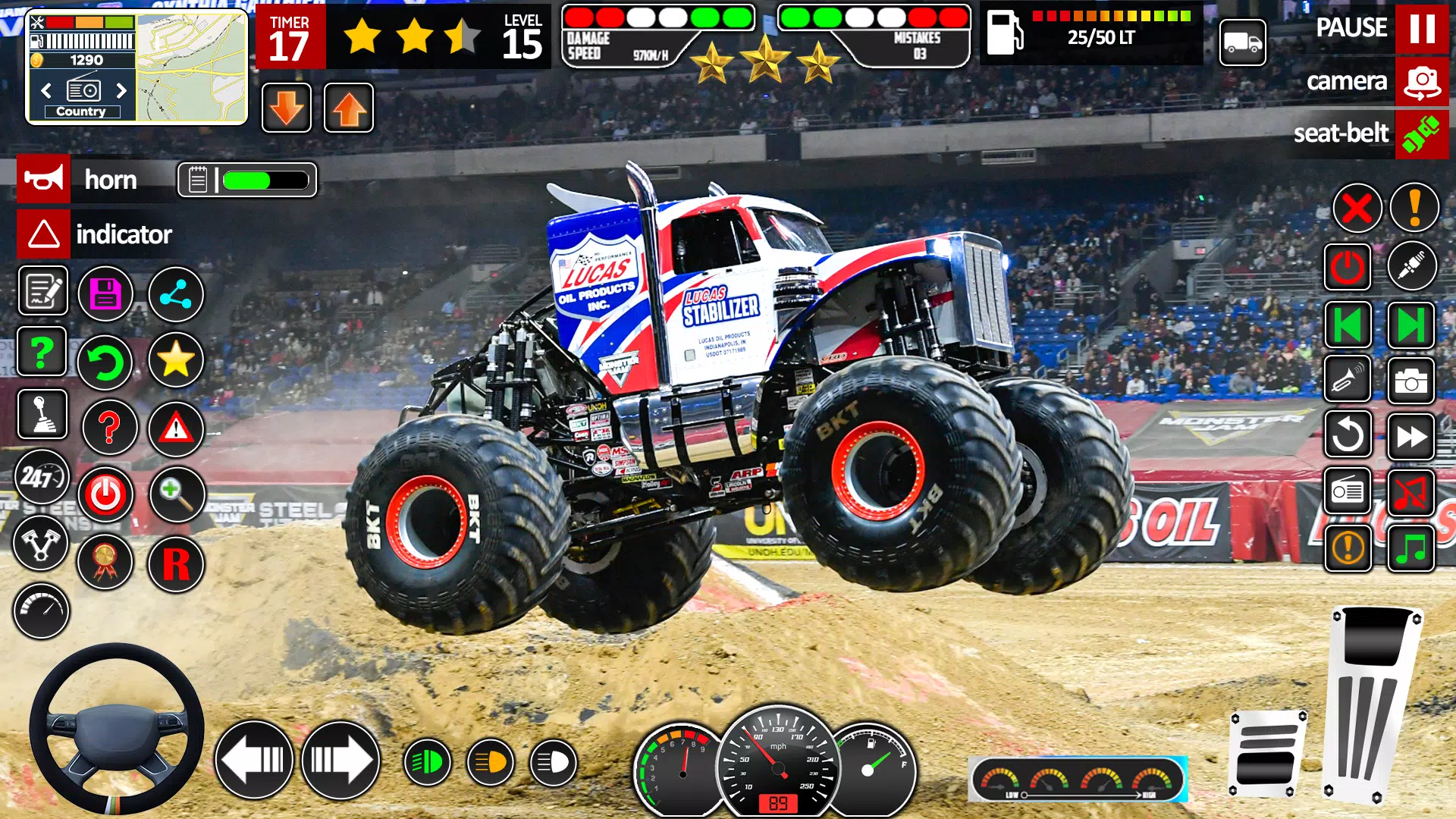Select the yellow star favorite icon
The width and height of the screenshot is (1456, 819).
point(175,359)
